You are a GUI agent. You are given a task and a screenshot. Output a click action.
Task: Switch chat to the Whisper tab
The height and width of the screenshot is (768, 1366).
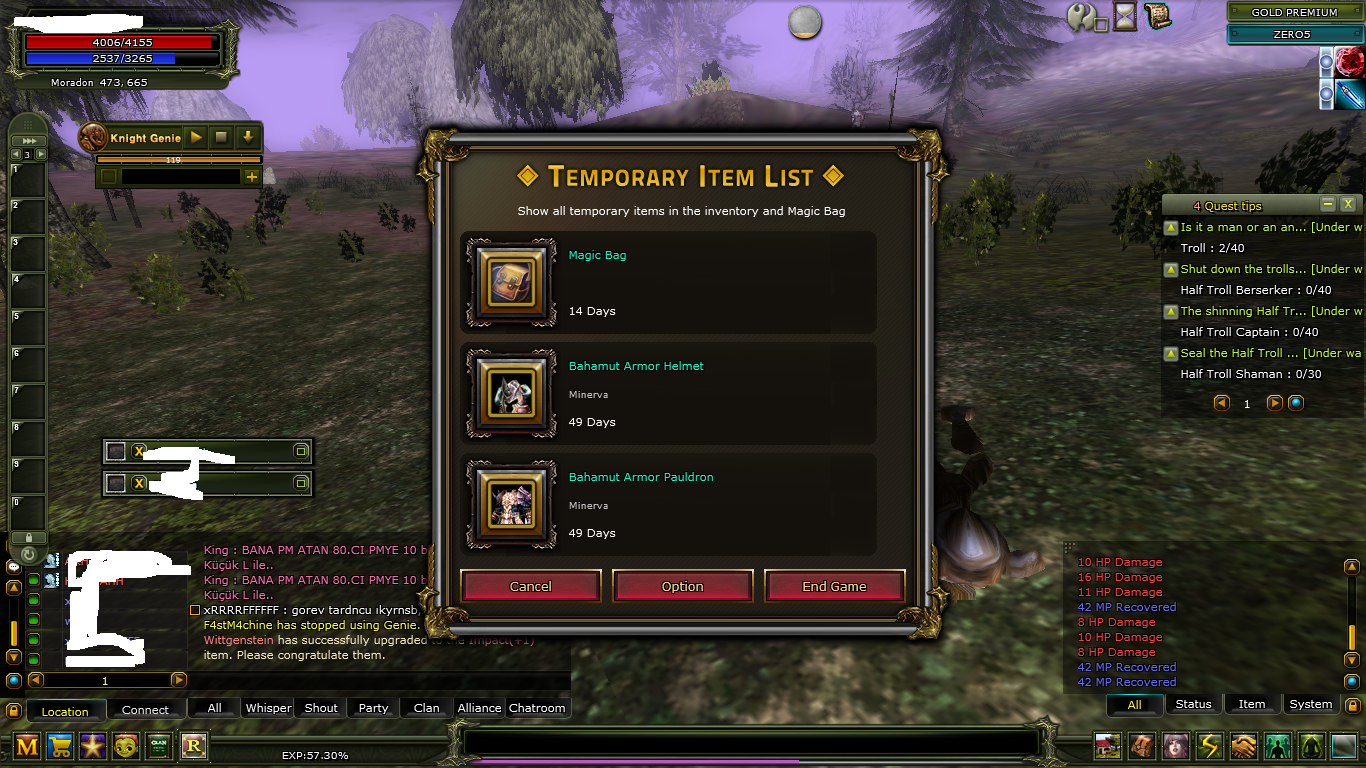pyautogui.click(x=268, y=708)
